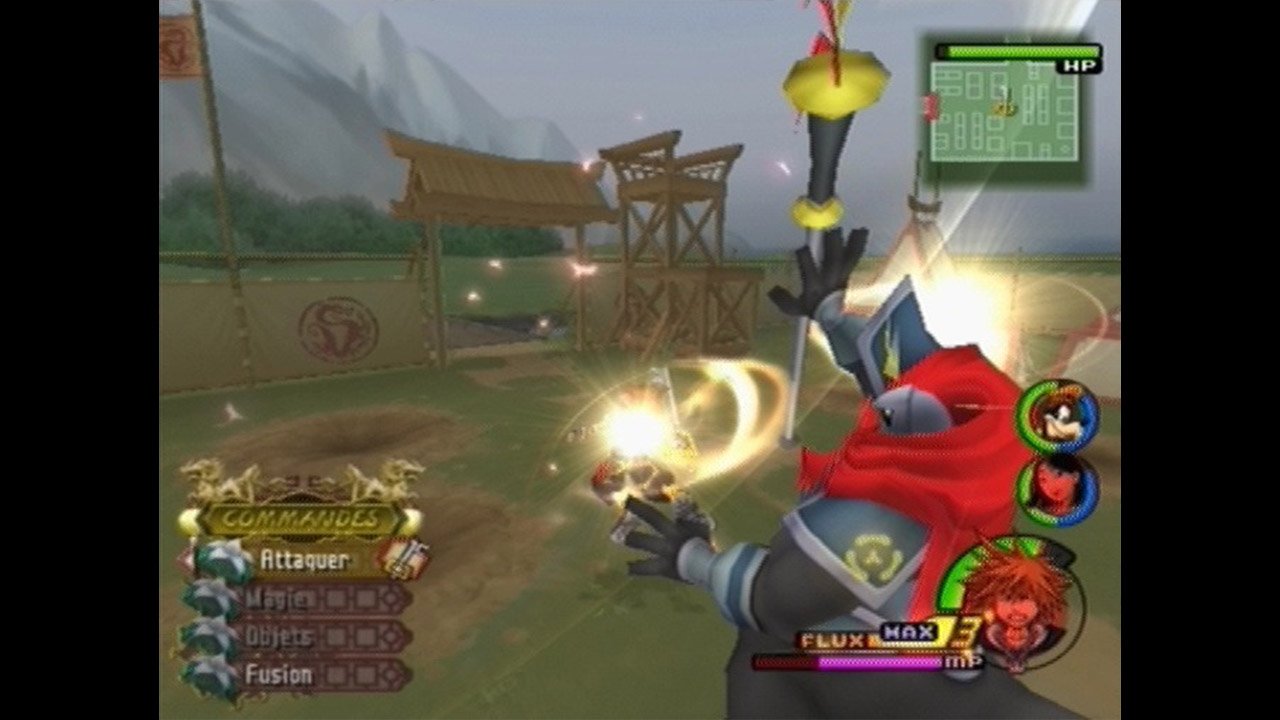Click the Commandes menu header

[x=300, y=520]
